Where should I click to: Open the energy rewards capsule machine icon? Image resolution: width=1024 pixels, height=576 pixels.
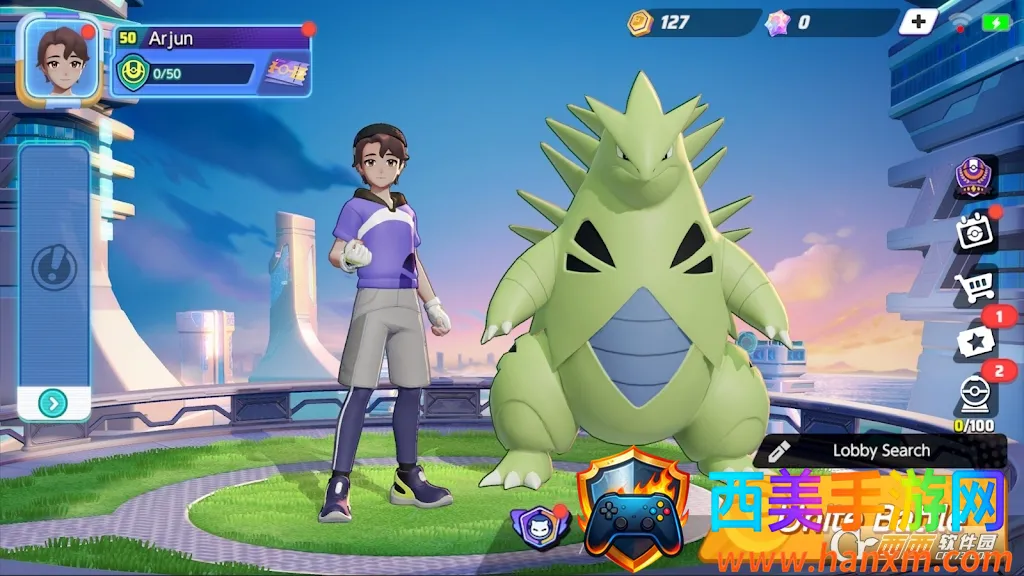click(x=973, y=396)
